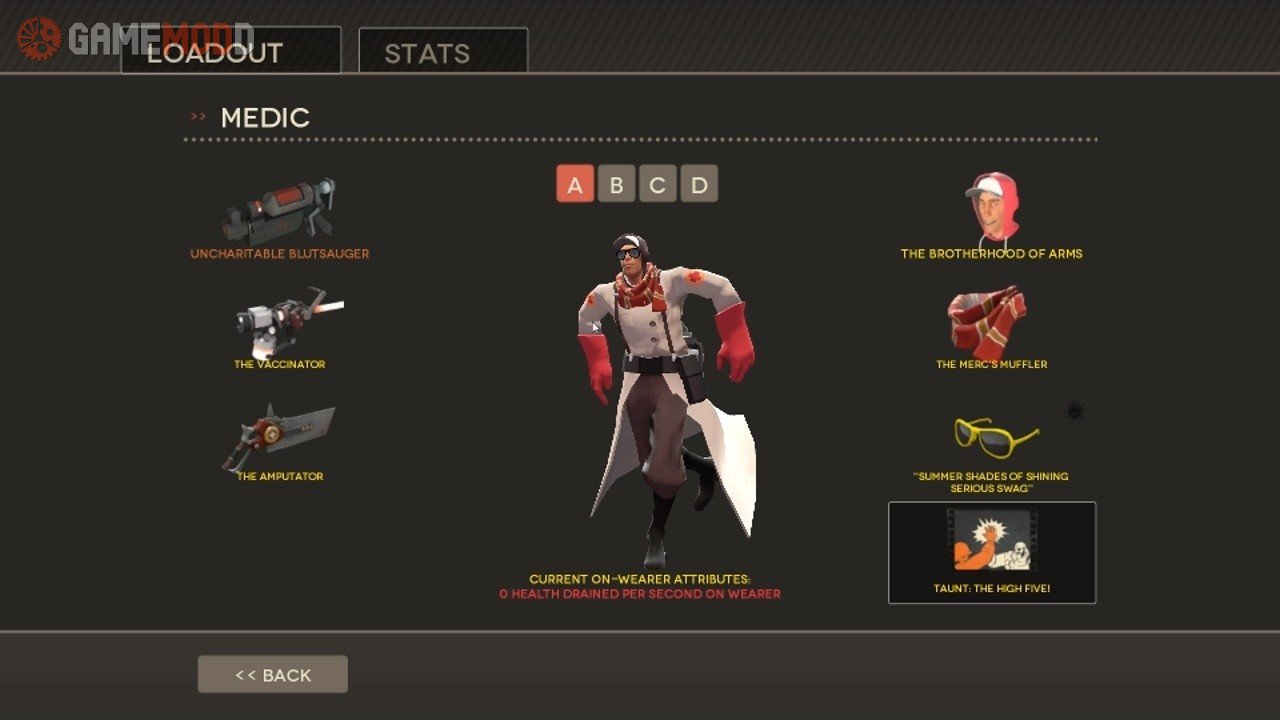Open the Stats tab
The width and height of the screenshot is (1280, 720).
click(x=442, y=51)
